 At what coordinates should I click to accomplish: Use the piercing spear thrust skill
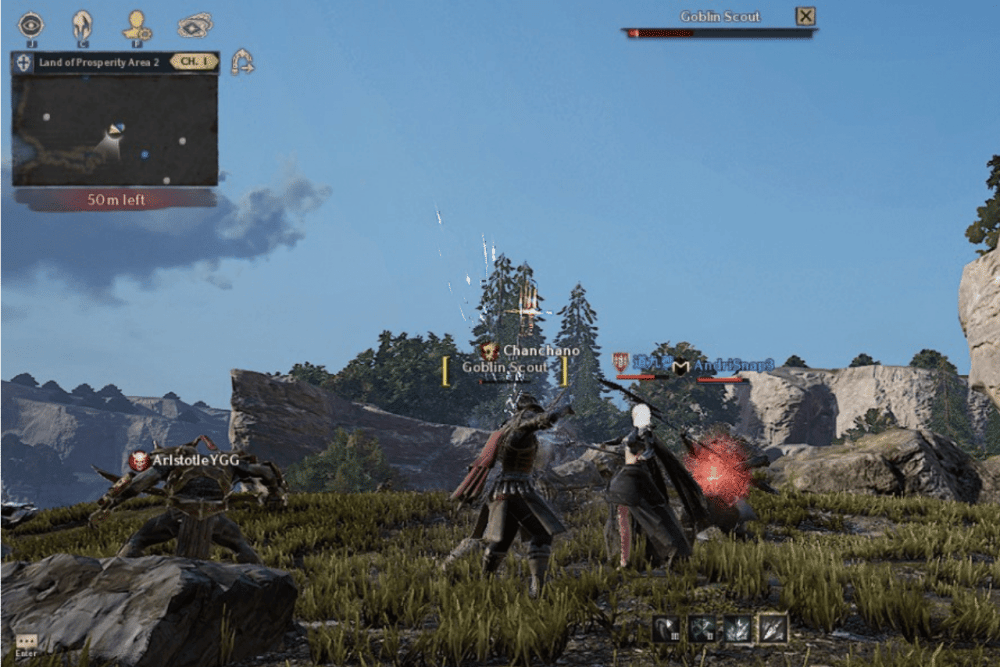(x=772, y=628)
